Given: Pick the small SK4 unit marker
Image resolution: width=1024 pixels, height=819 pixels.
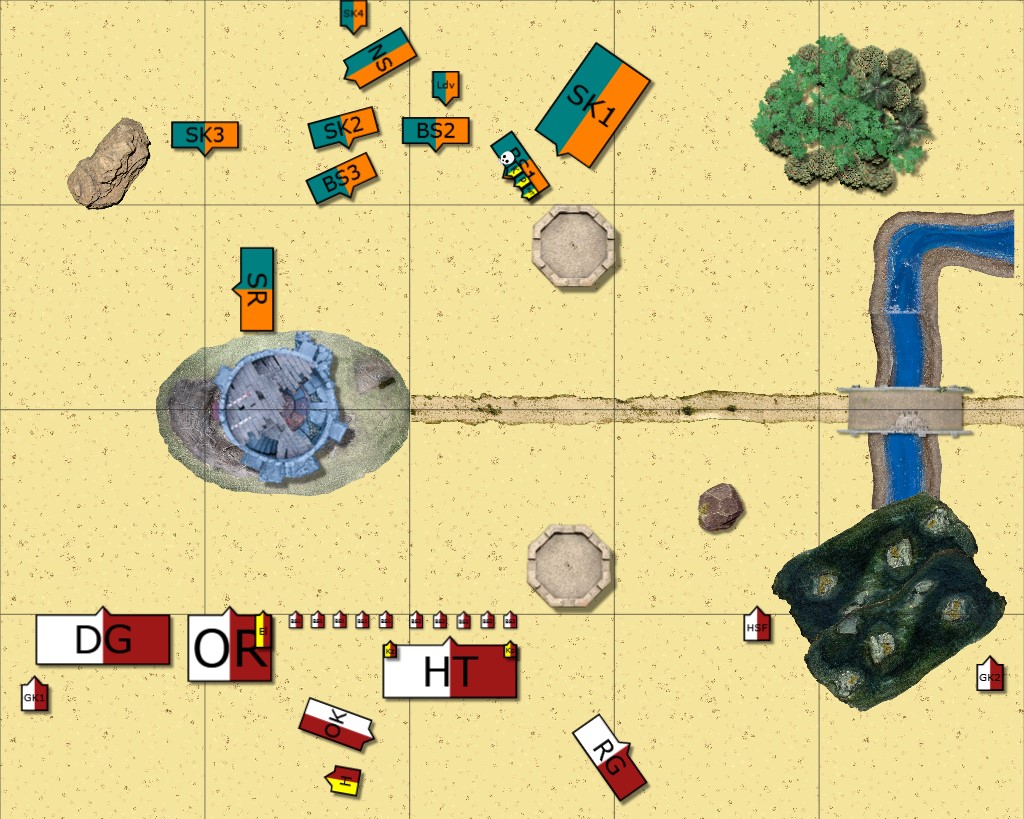Looking at the screenshot, I should [353, 14].
